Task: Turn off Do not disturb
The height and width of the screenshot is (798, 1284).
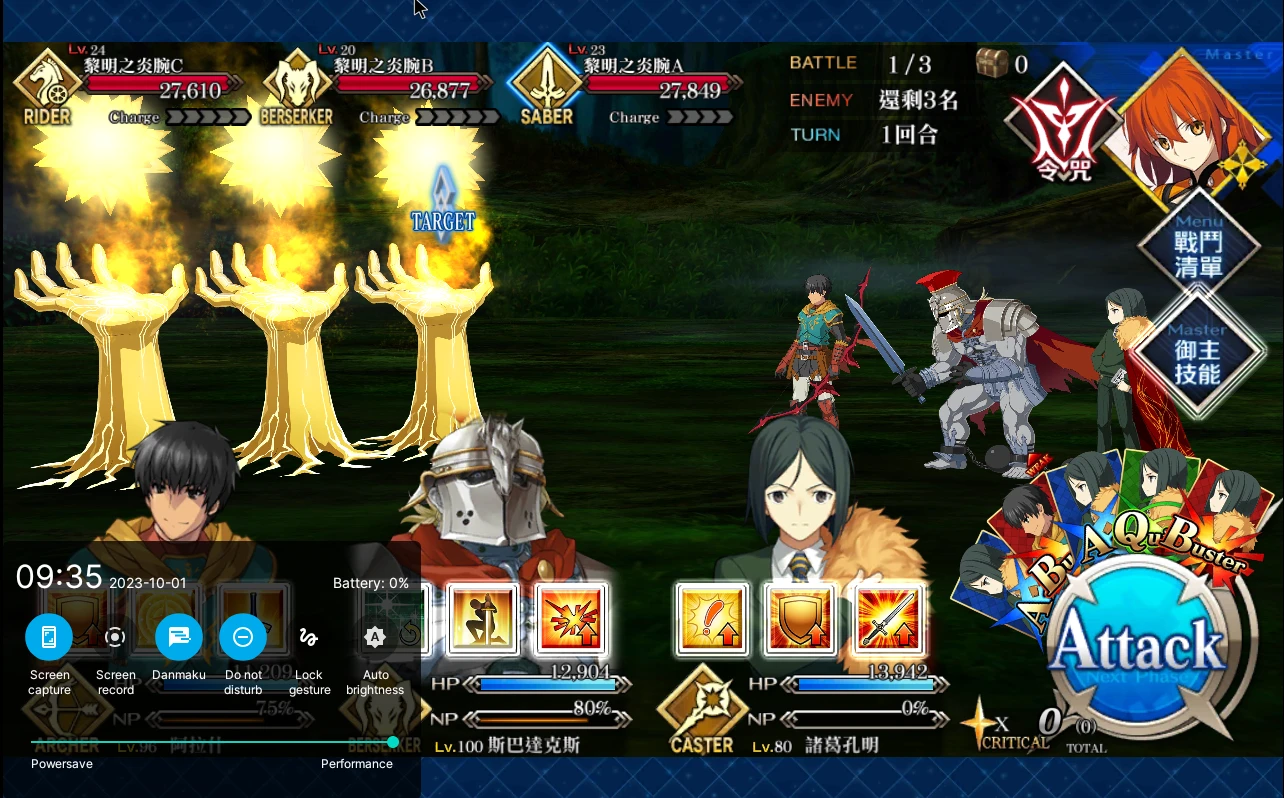Action: click(x=243, y=636)
